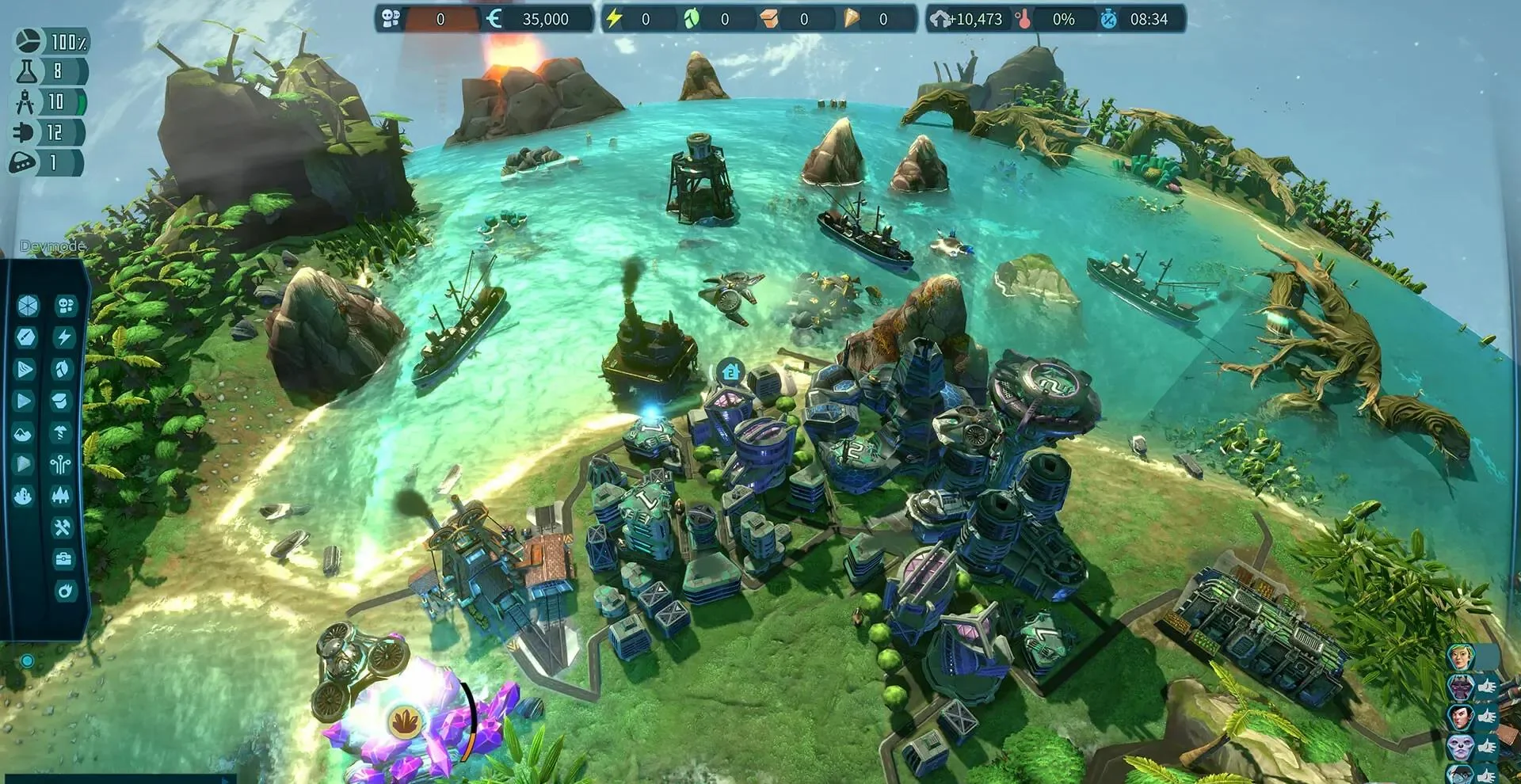This screenshot has width=1521, height=784.
Task: Select the lightning bolt energy category
Action: pyautogui.click(x=64, y=337)
